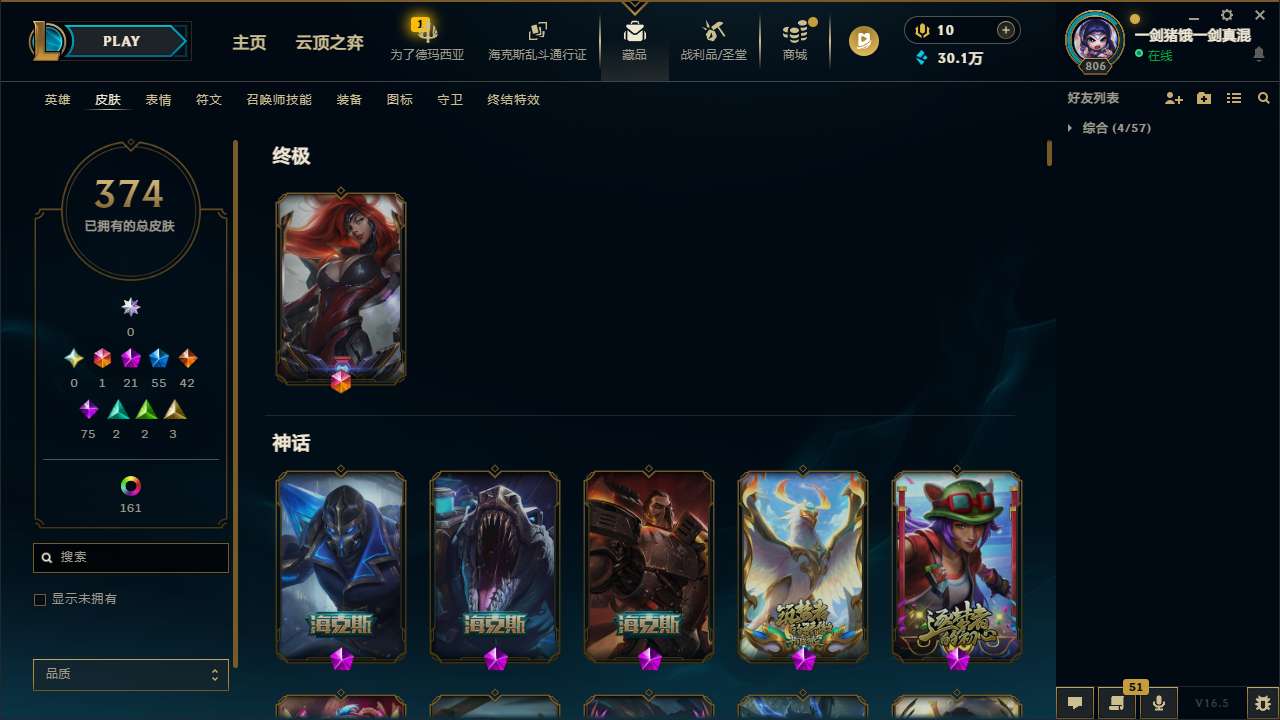Open the chat bubble icon
This screenshot has height=720, width=1280.
1075,702
